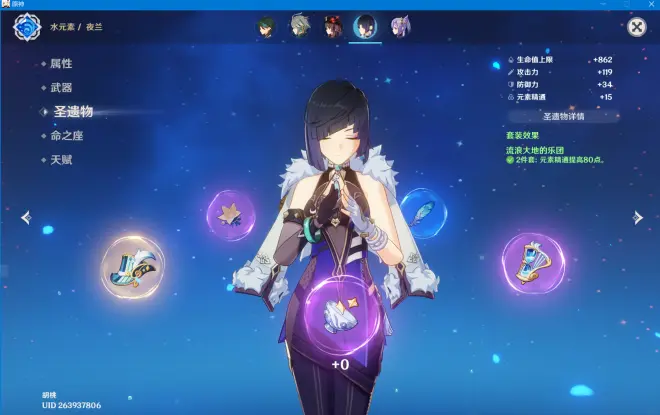Select the blue feather artifact slot
660x415 pixels.
click(422, 210)
